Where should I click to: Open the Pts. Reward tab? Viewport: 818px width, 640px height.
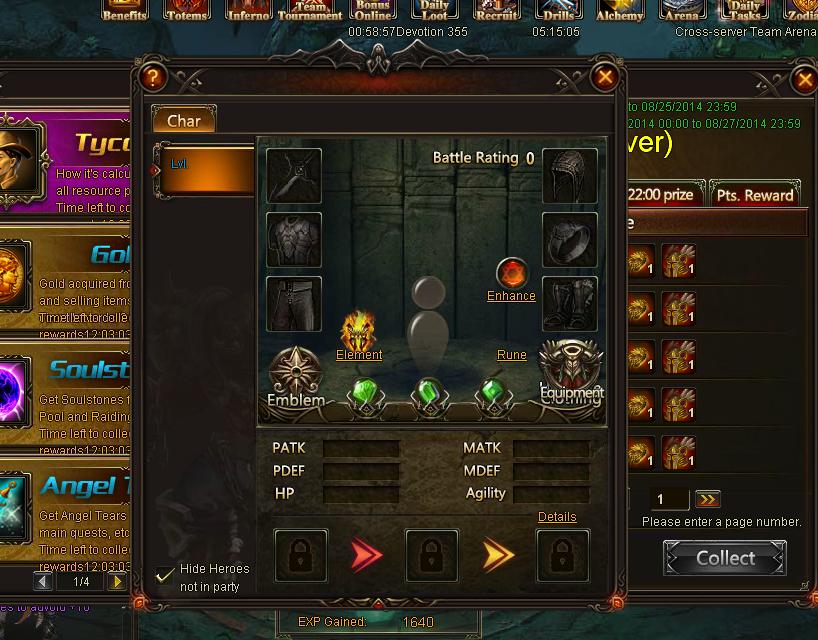[x=755, y=195]
